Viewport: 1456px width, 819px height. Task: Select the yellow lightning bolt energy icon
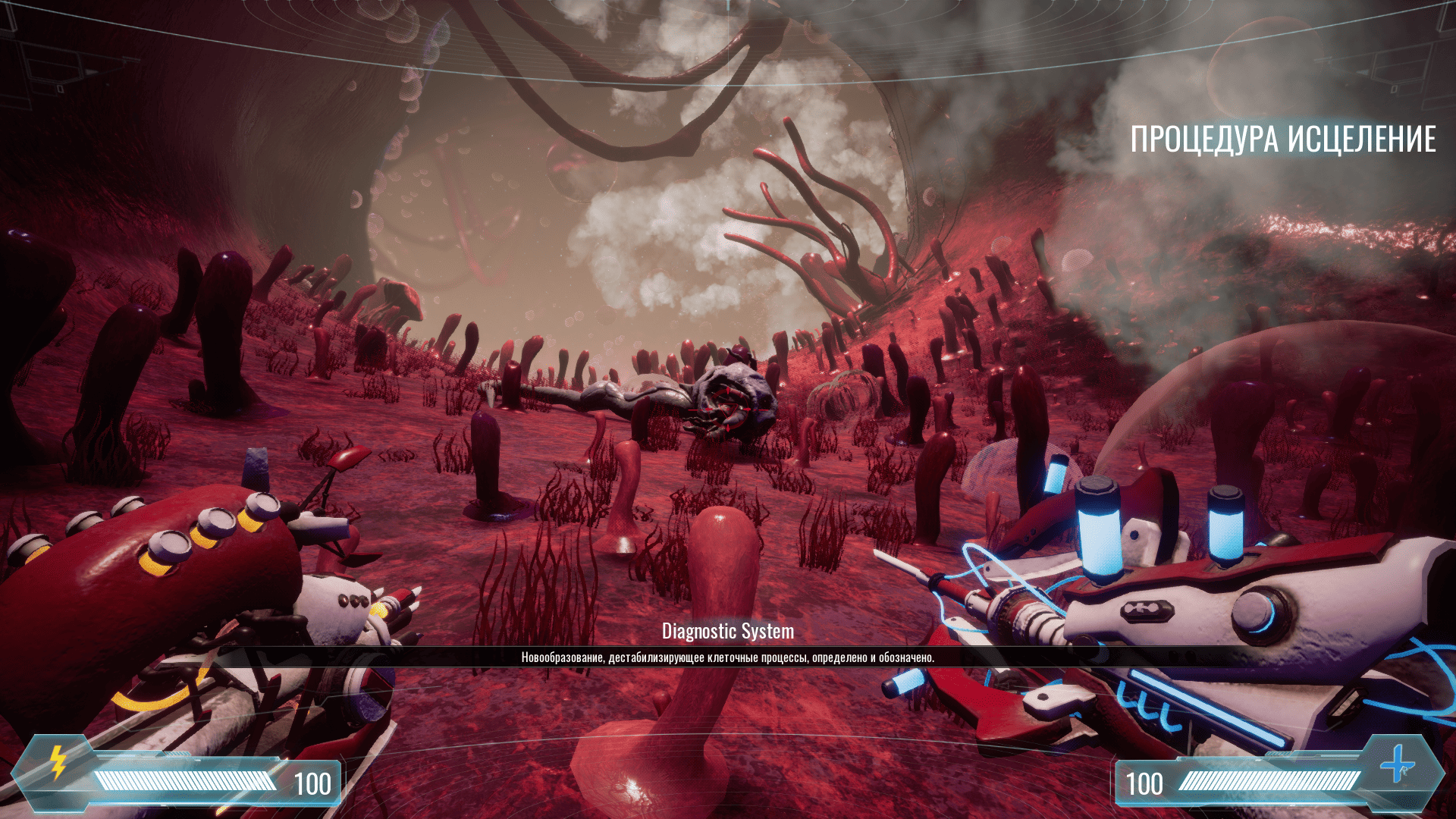[58, 763]
